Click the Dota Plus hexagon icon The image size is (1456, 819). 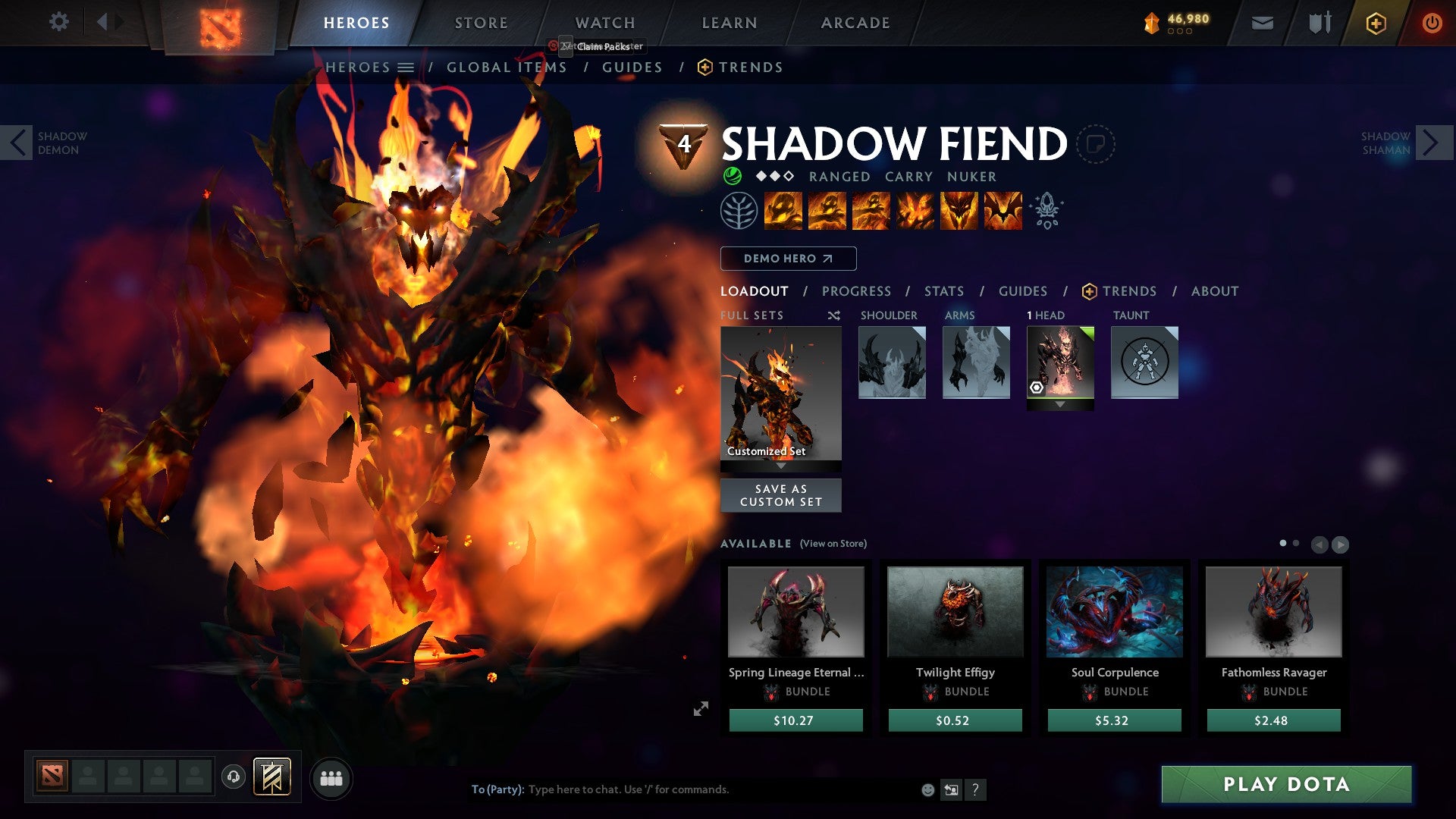[x=1375, y=22]
